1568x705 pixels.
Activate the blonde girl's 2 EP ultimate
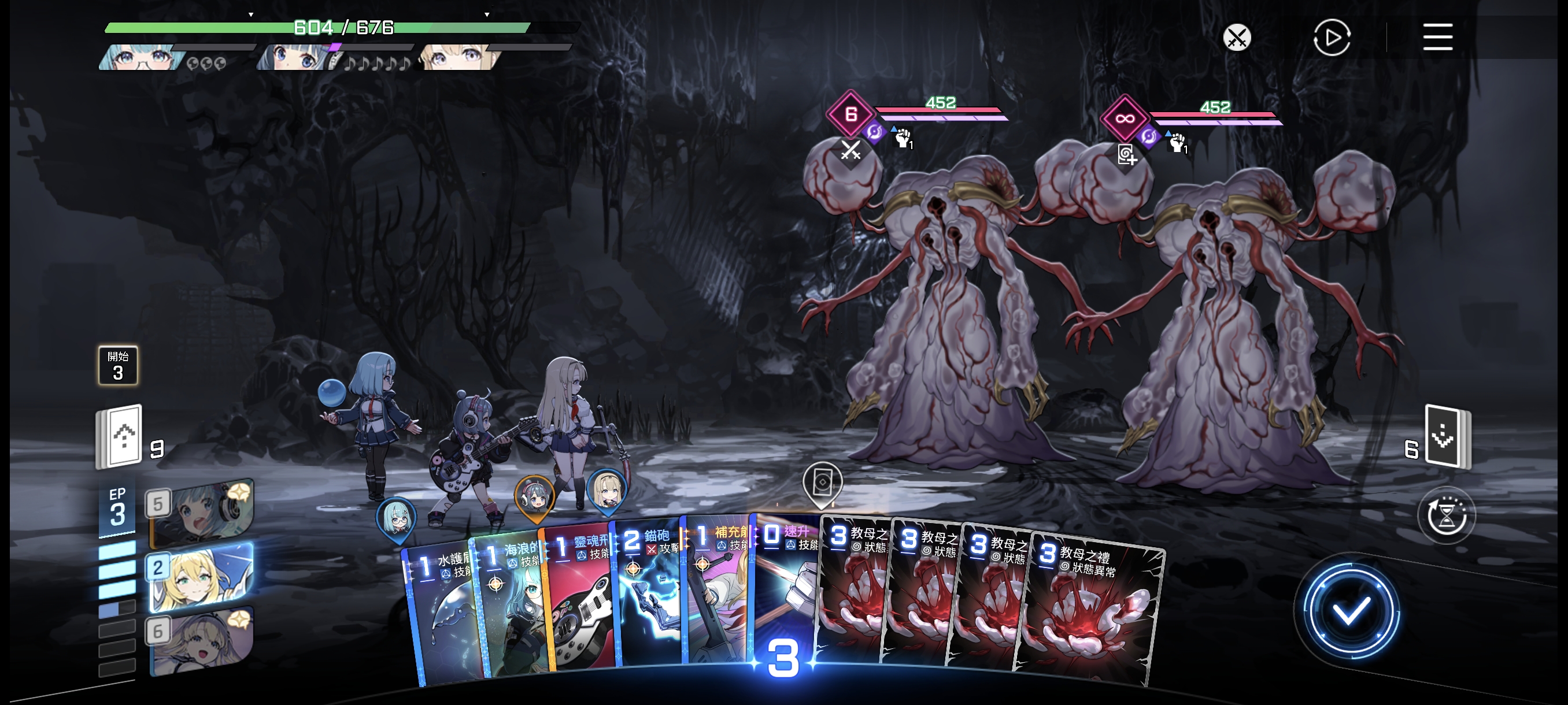click(201, 577)
